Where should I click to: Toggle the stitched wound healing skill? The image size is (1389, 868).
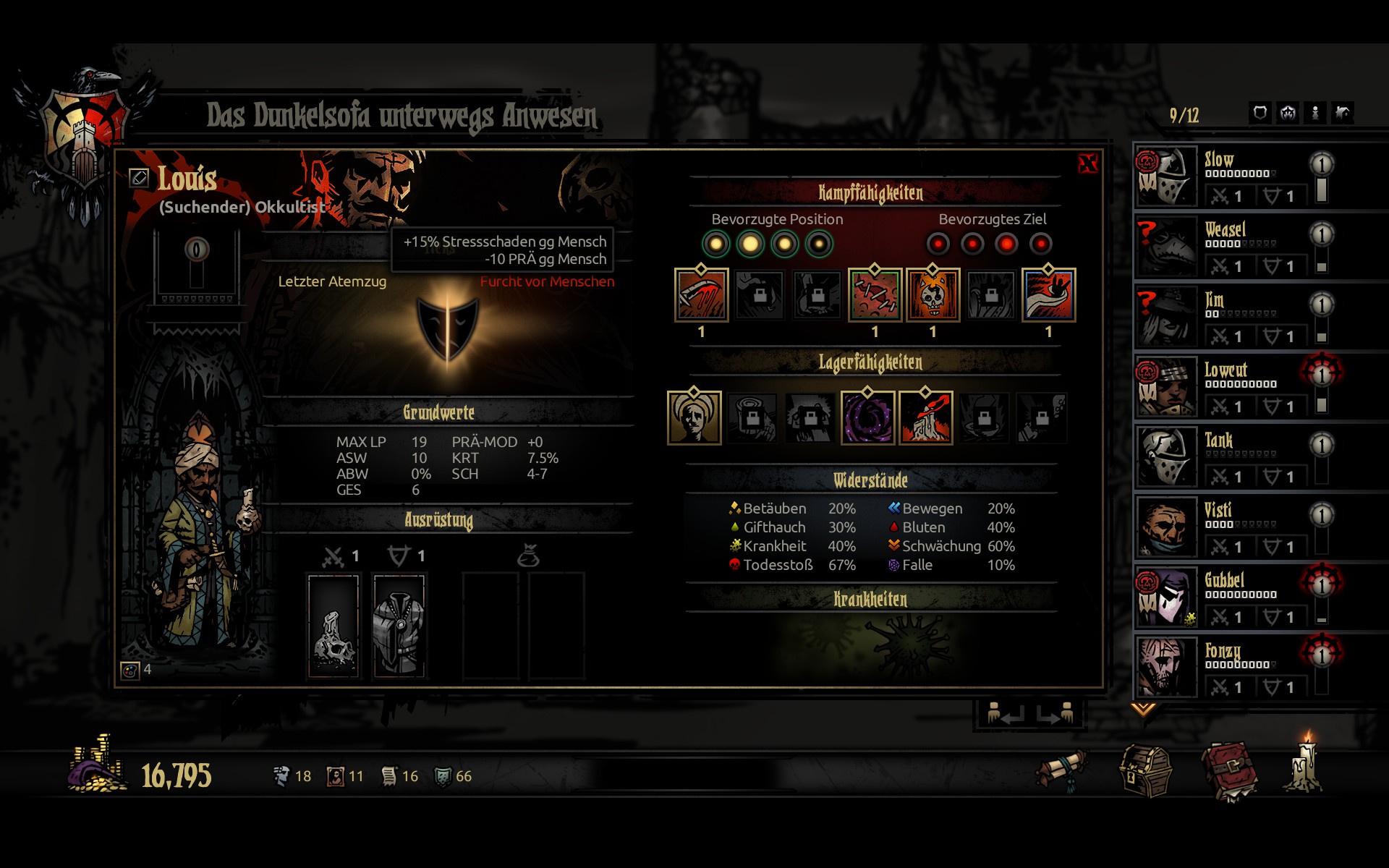(875, 294)
